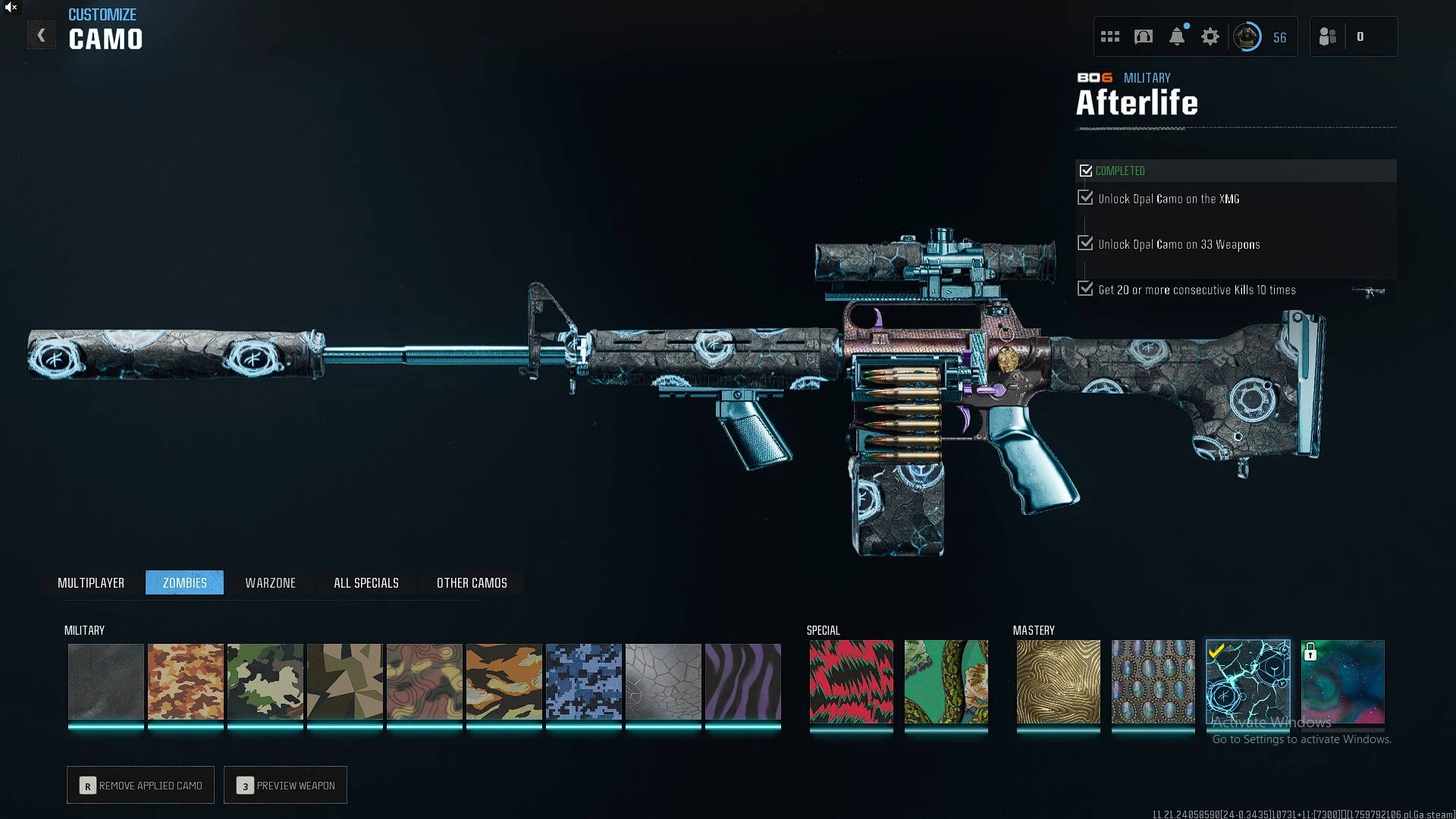Switch to Other Camos tab
Screen dimensions: 1456x819
pos(472,582)
